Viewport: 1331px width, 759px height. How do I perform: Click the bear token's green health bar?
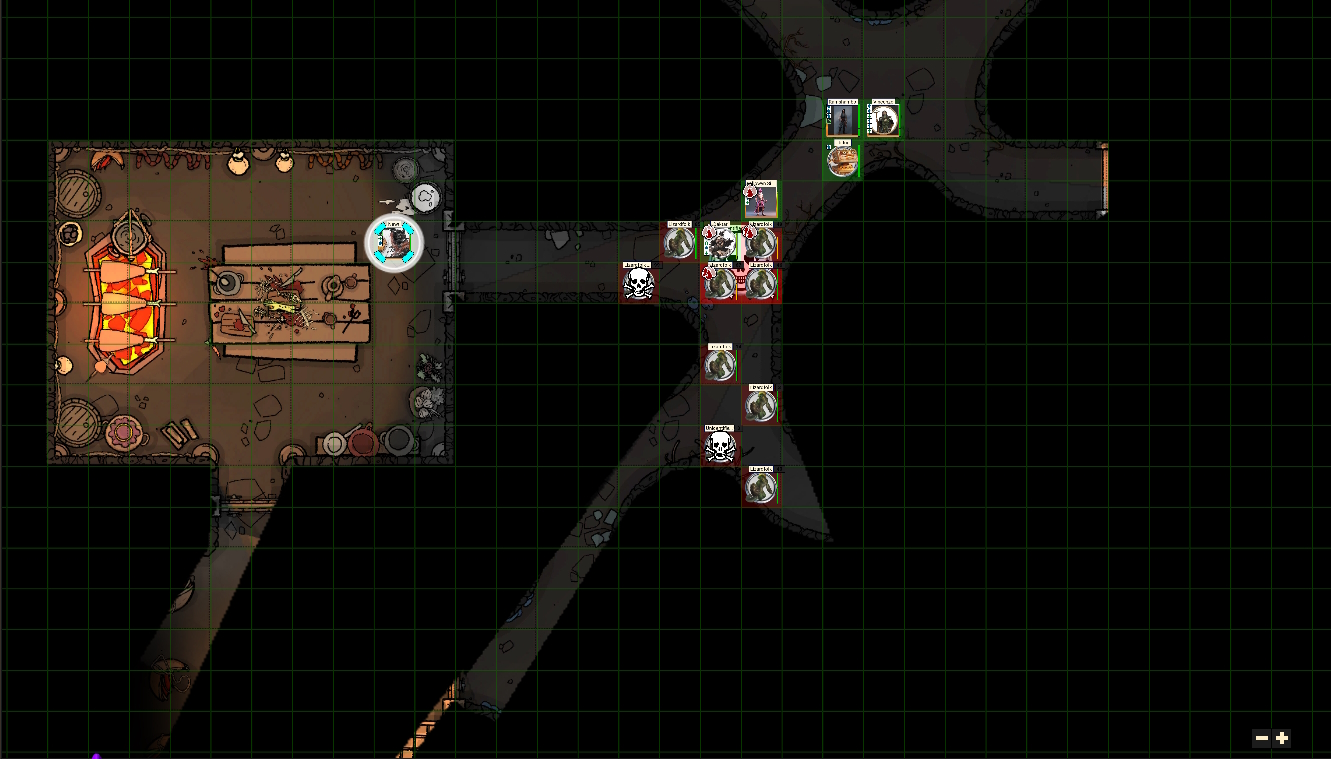click(x=410, y=242)
